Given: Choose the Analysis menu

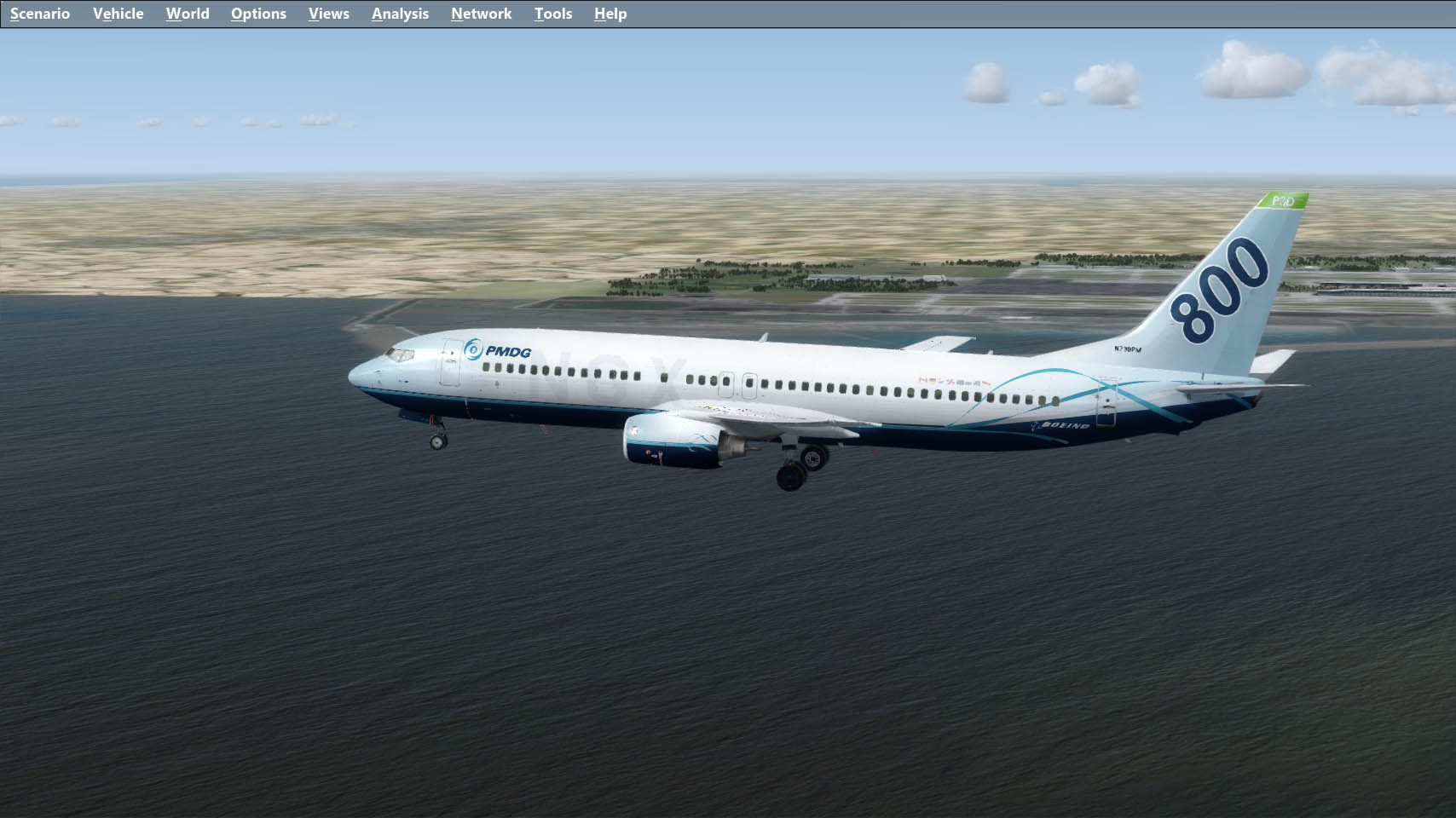Looking at the screenshot, I should 400,14.
